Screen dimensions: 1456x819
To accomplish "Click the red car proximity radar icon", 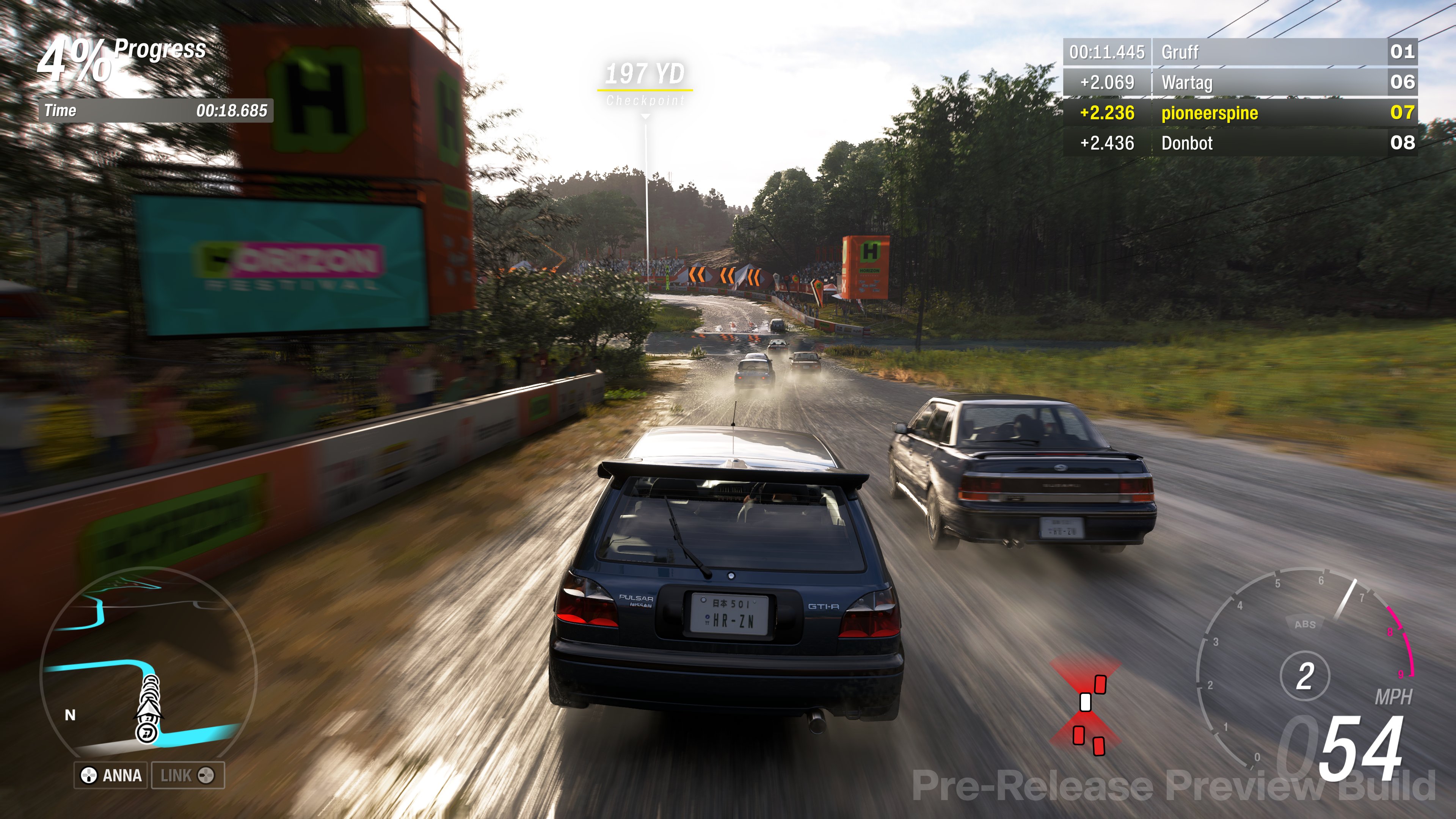I will (1086, 706).
